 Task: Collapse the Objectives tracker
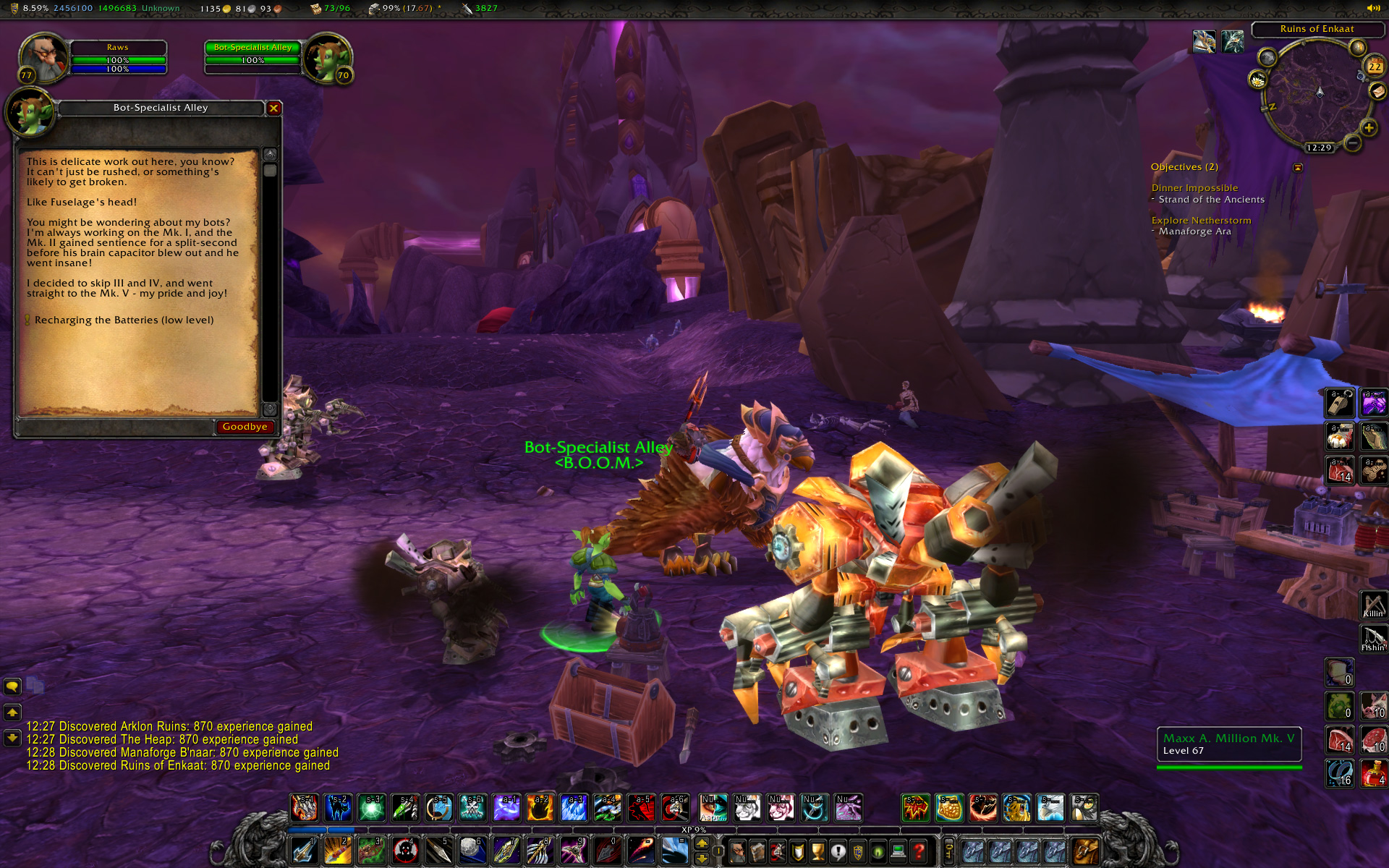(1298, 167)
